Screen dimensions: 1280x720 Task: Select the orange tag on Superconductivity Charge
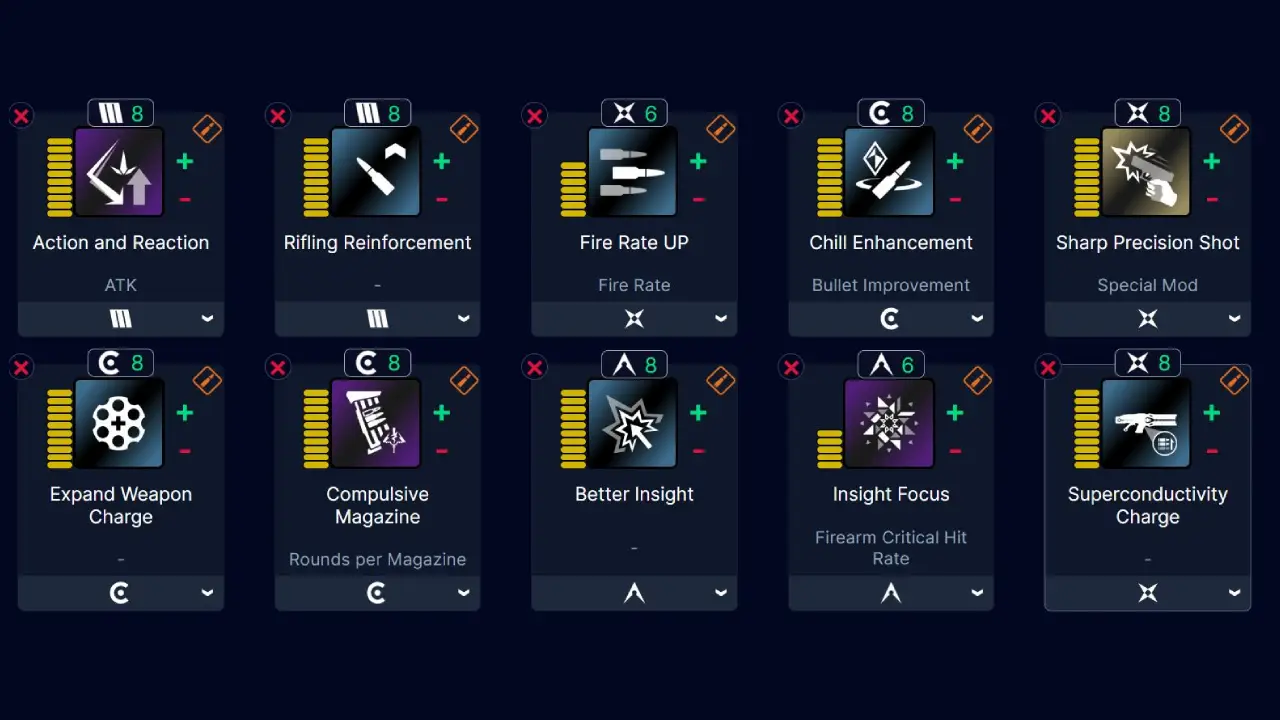click(1233, 379)
